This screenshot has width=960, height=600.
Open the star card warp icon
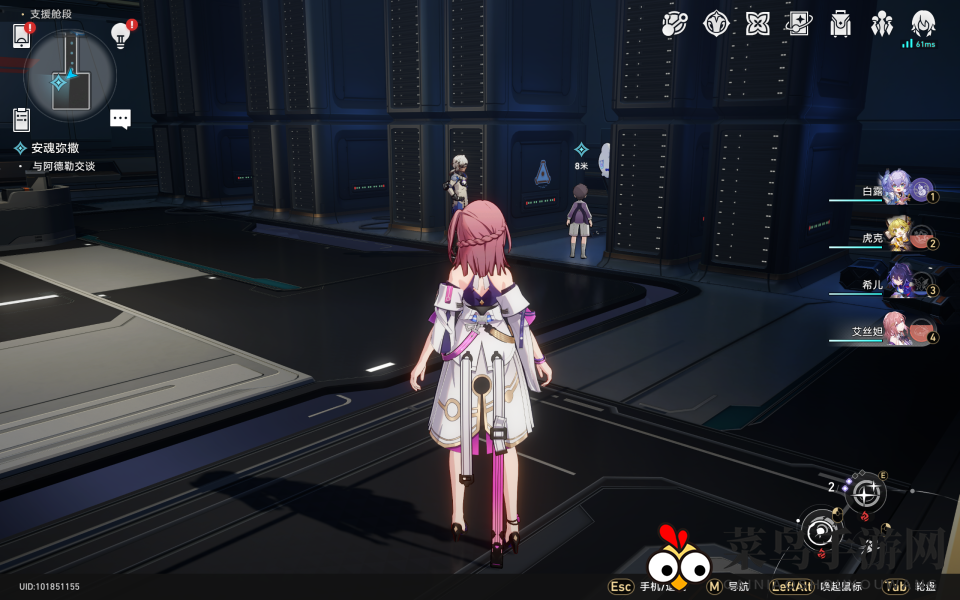799,24
